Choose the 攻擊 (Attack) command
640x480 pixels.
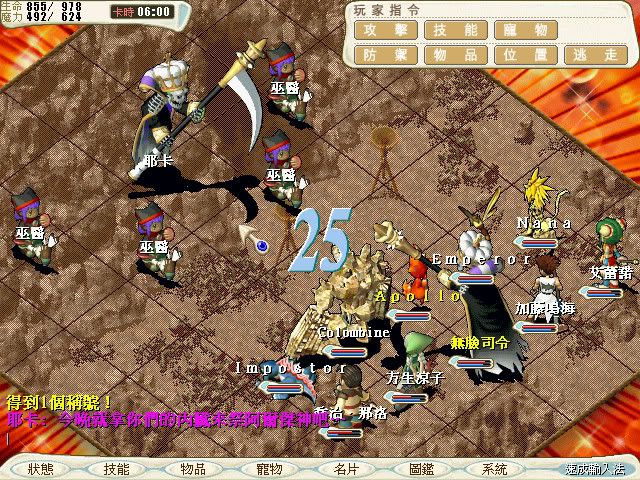tap(385, 30)
